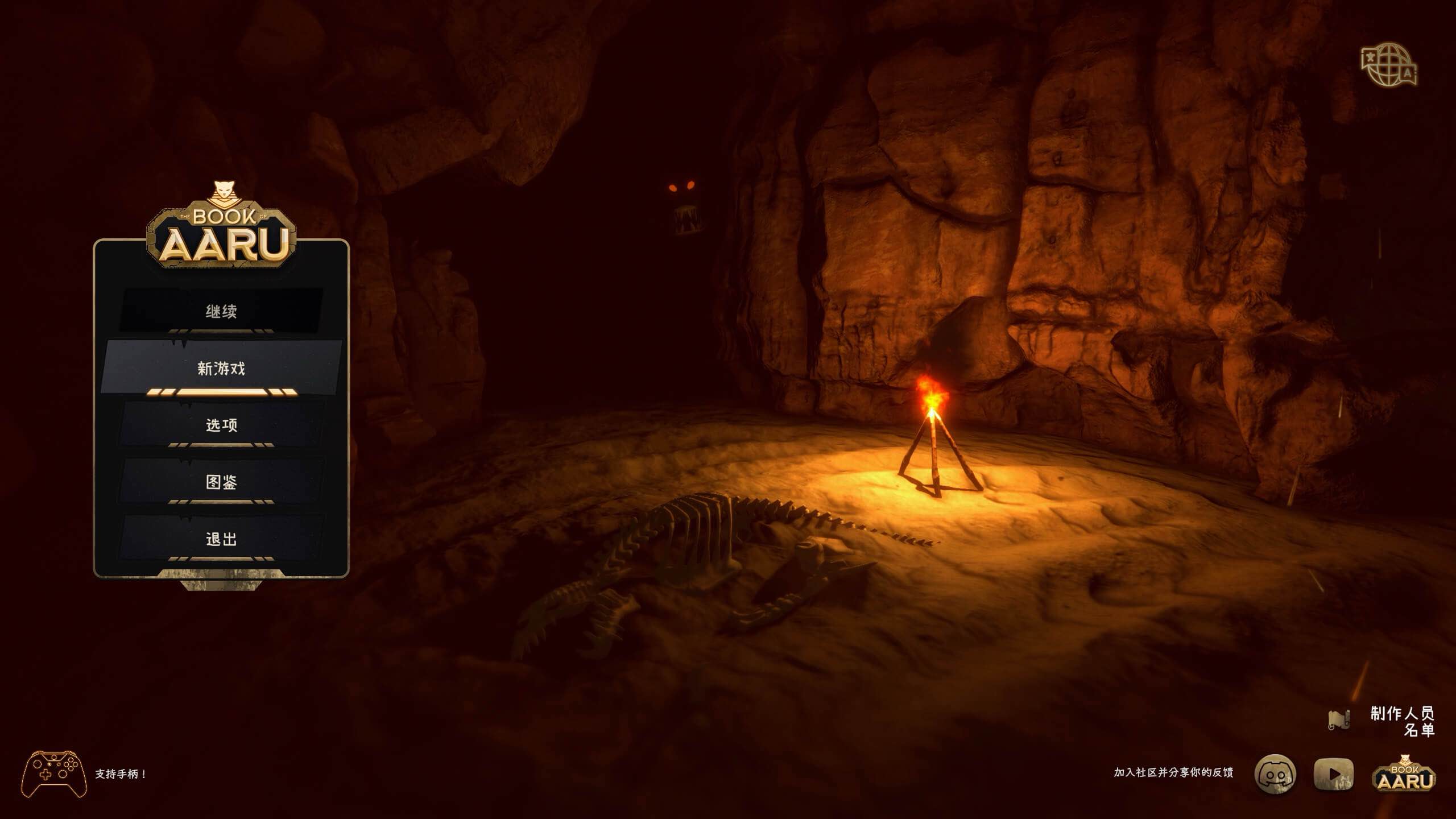Click the Book of Aaru logo link
Image resolution: width=1456 pixels, height=819 pixels.
1404,774
